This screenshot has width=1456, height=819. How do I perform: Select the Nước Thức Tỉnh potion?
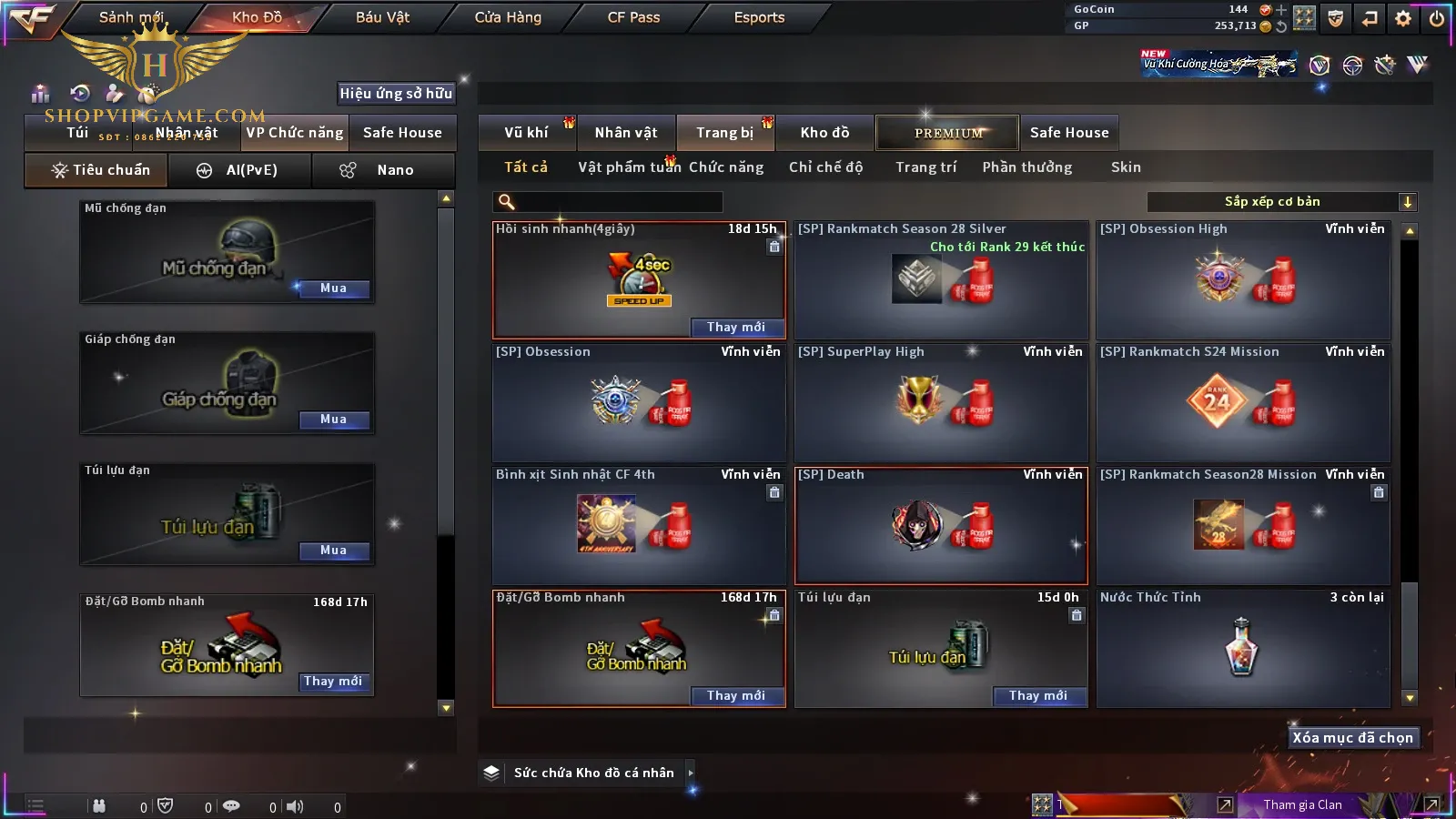(x=1243, y=648)
